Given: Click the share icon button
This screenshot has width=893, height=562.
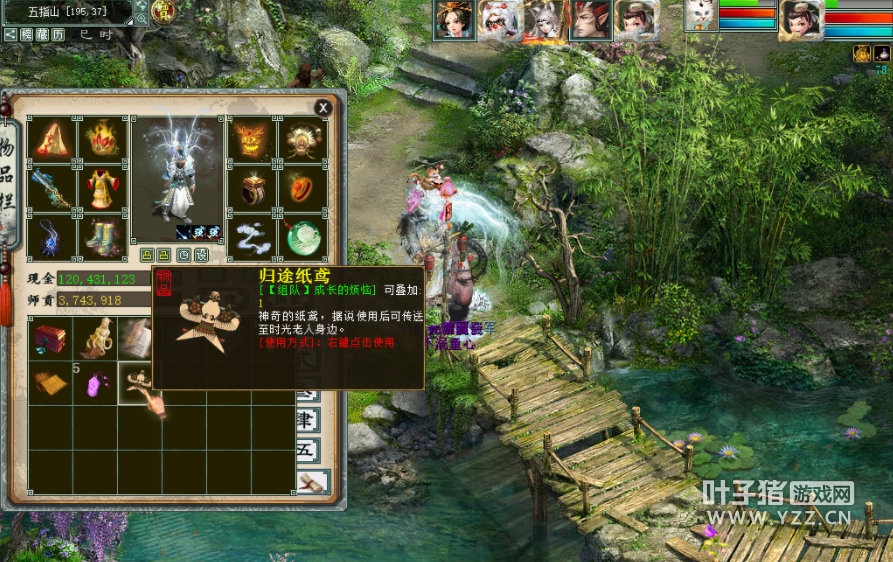Looking at the screenshot, I should pos(10,34).
